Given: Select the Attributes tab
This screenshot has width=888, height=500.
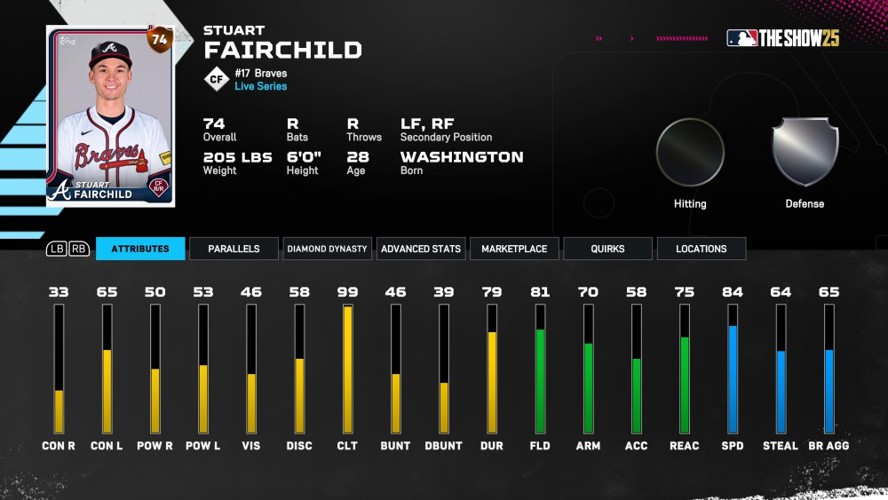Looking at the screenshot, I should coord(140,249).
